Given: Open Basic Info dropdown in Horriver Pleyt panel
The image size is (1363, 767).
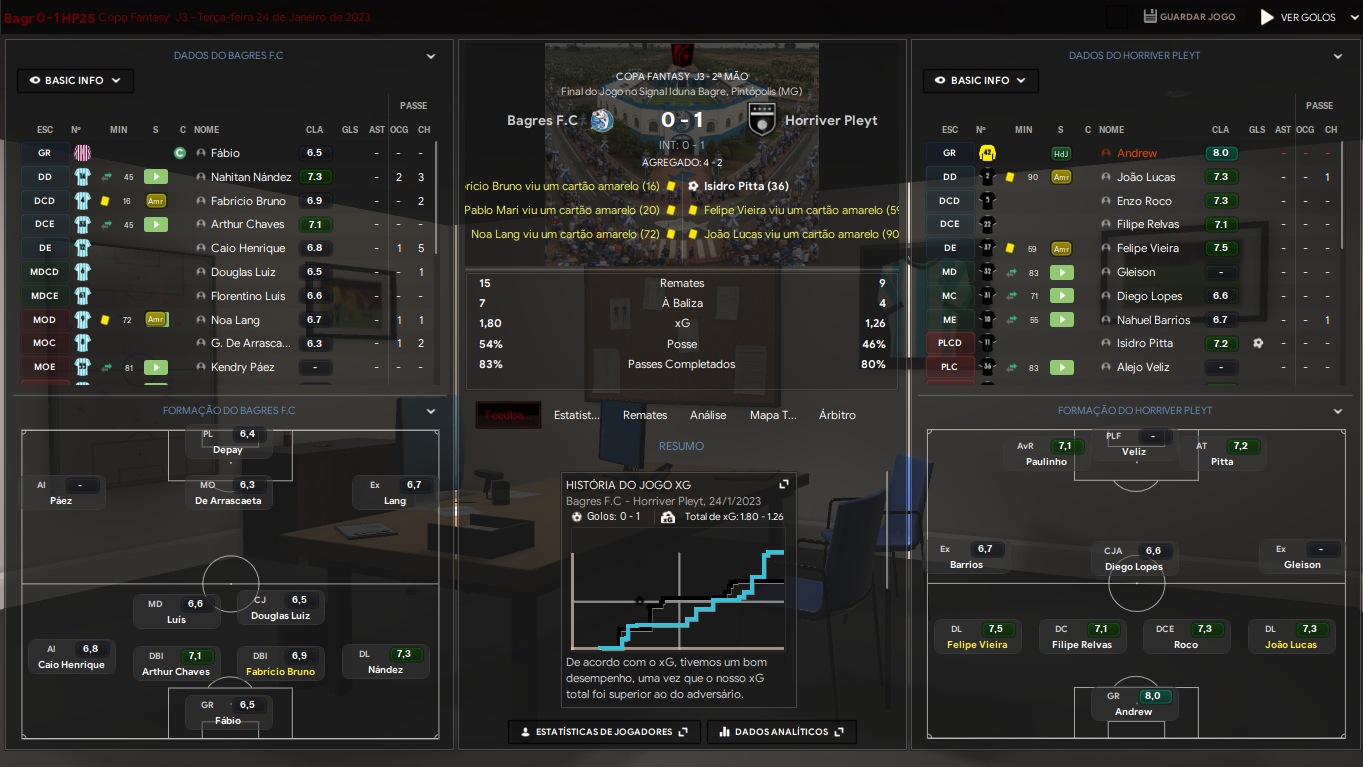Looking at the screenshot, I should pyautogui.click(x=981, y=81).
